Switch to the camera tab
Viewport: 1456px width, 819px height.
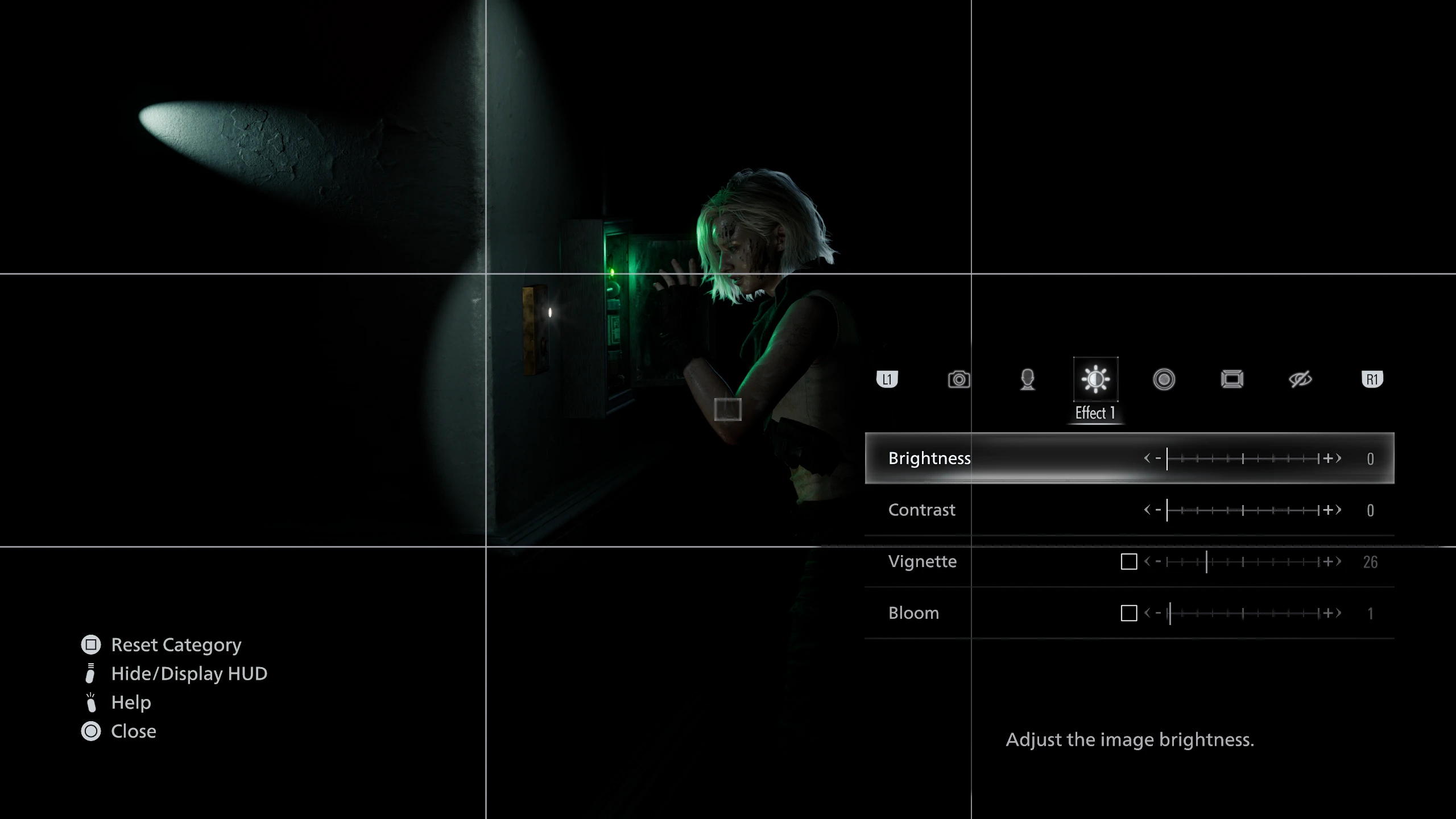click(959, 379)
